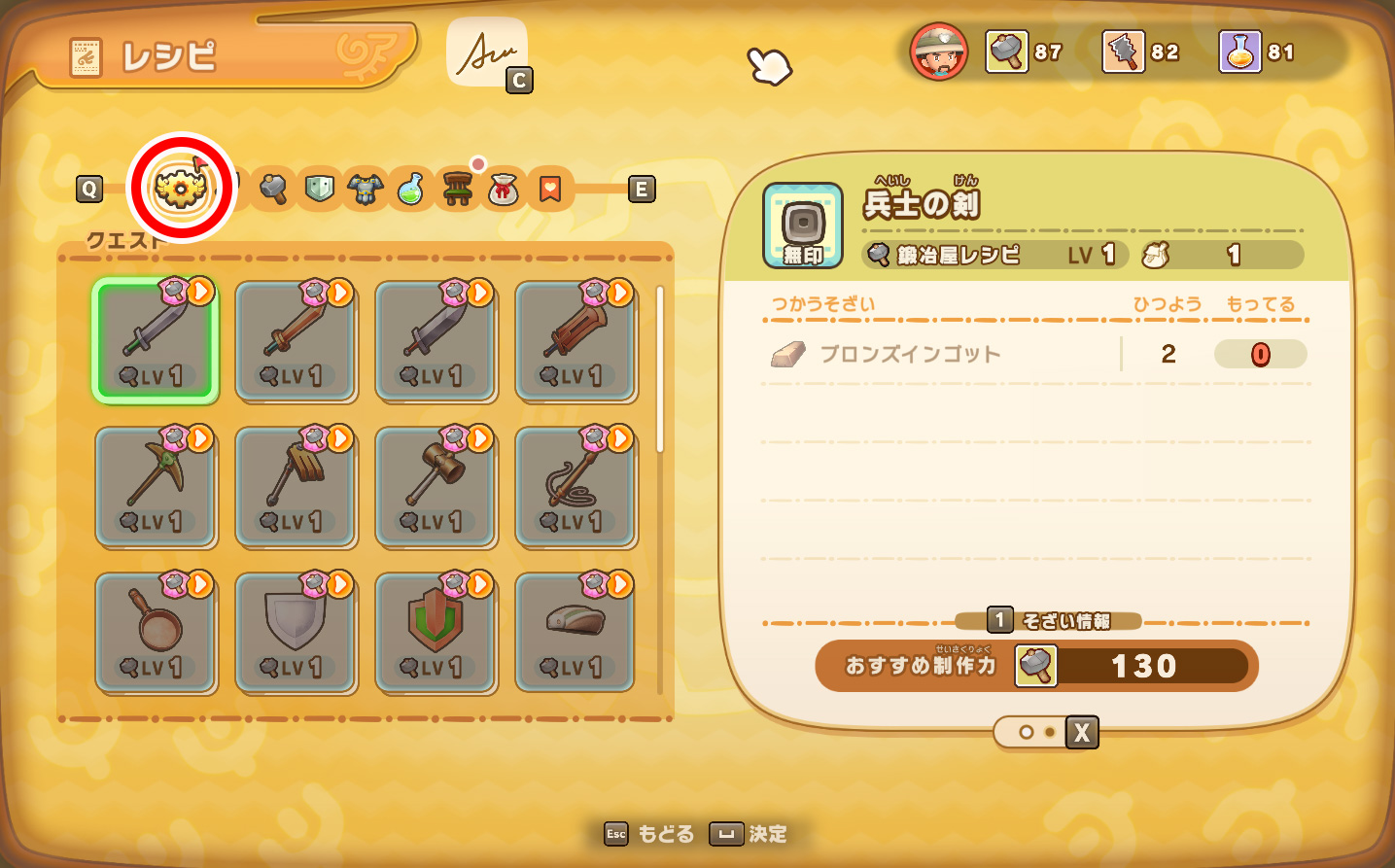
Task: Click the character portrait icon
Action: tap(938, 52)
